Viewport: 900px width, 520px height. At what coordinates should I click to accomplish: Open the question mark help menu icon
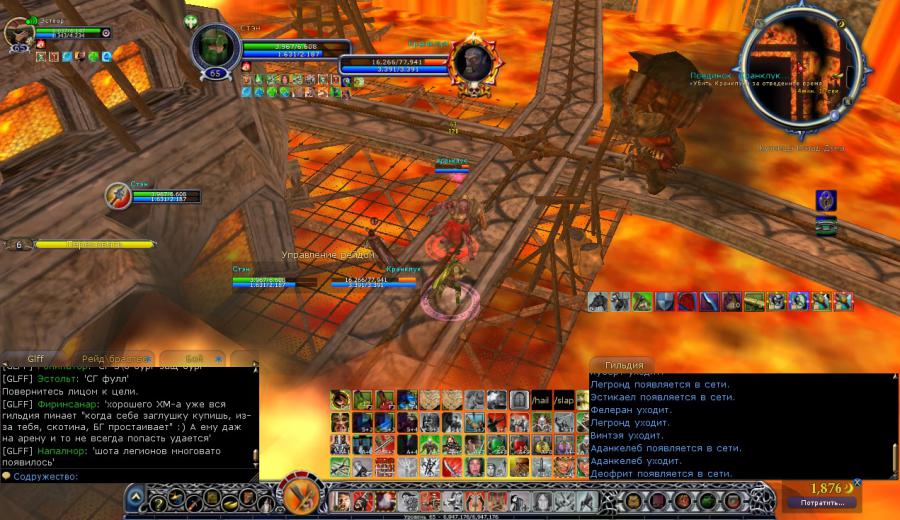click(x=157, y=501)
